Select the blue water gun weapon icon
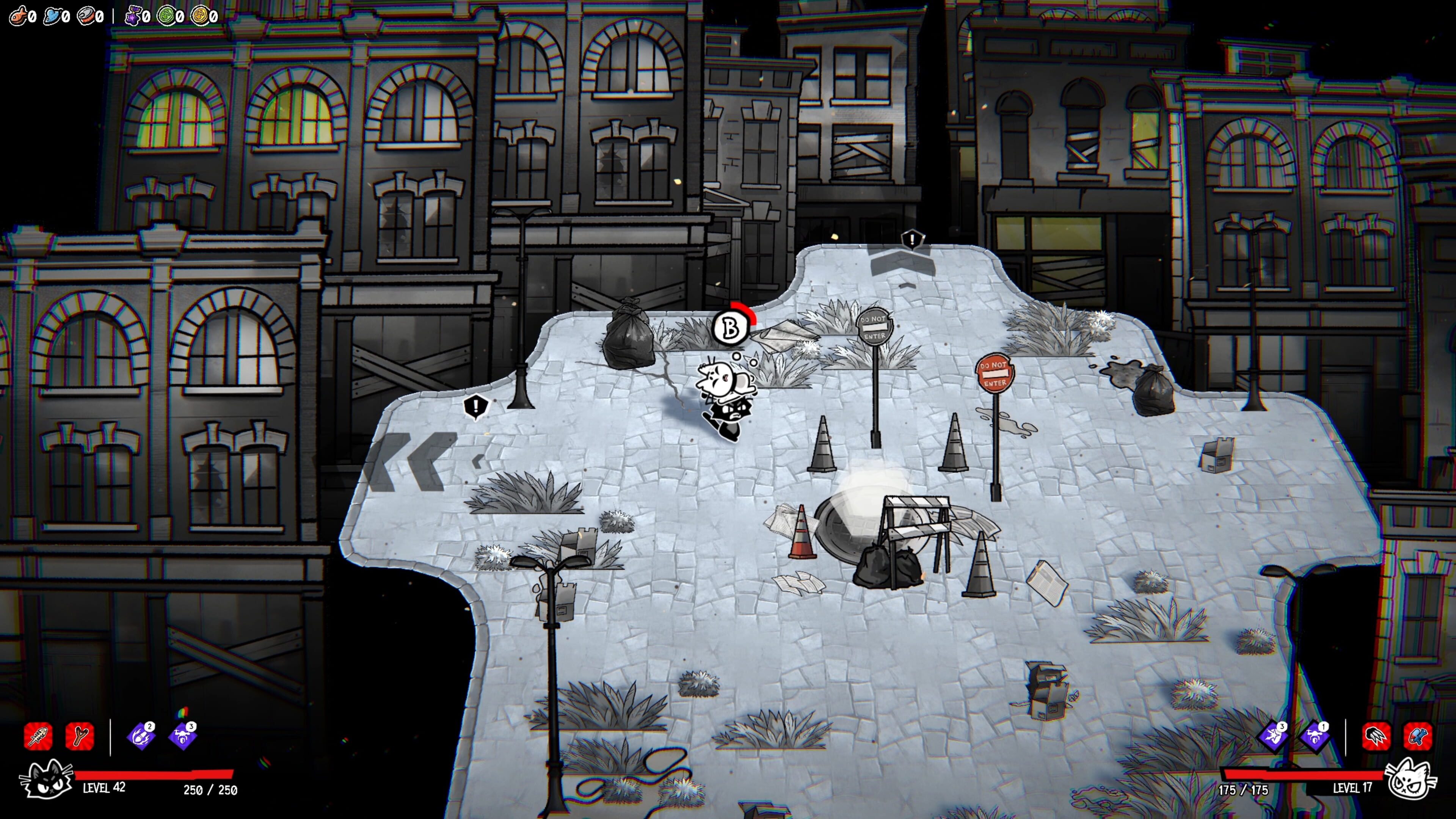This screenshot has width=1456, height=819. click(x=1418, y=736)
